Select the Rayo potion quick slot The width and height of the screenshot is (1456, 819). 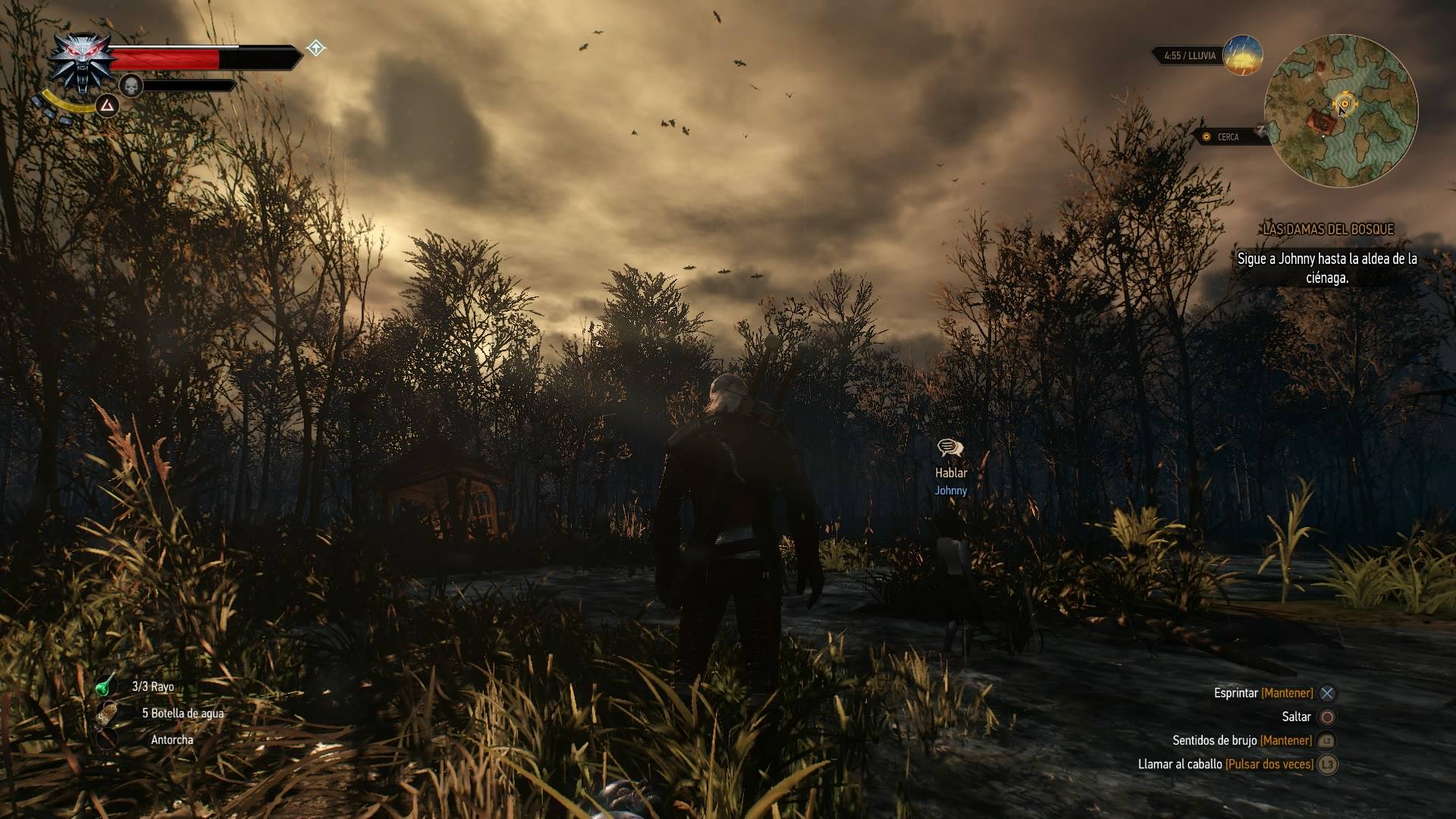(105, 686)
